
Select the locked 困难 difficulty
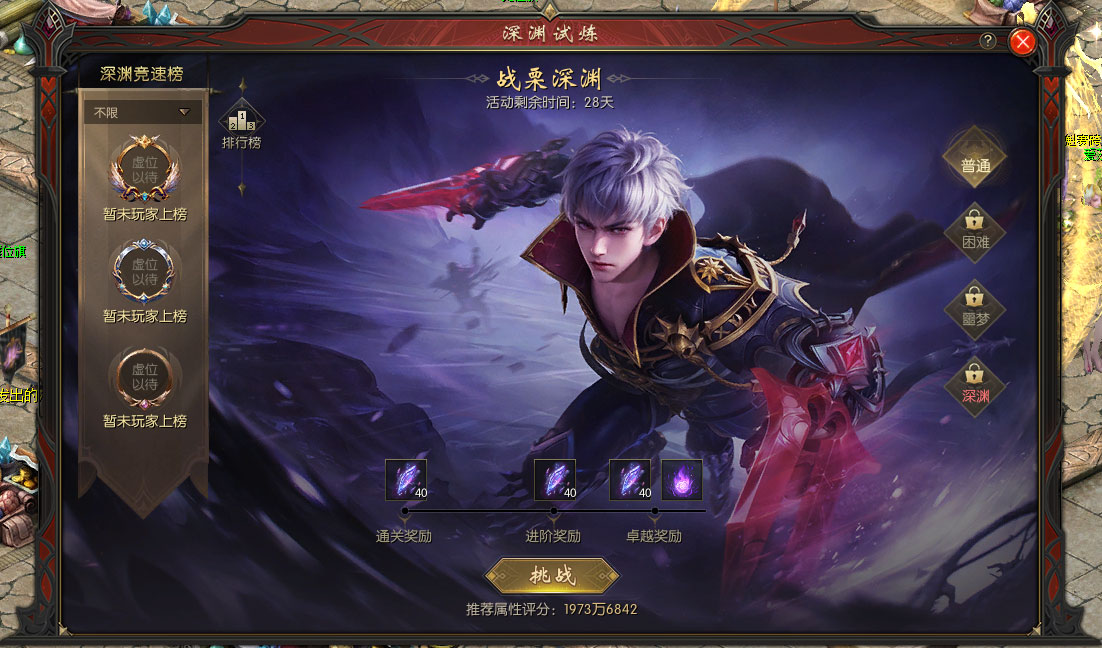[x=975, y=231]
